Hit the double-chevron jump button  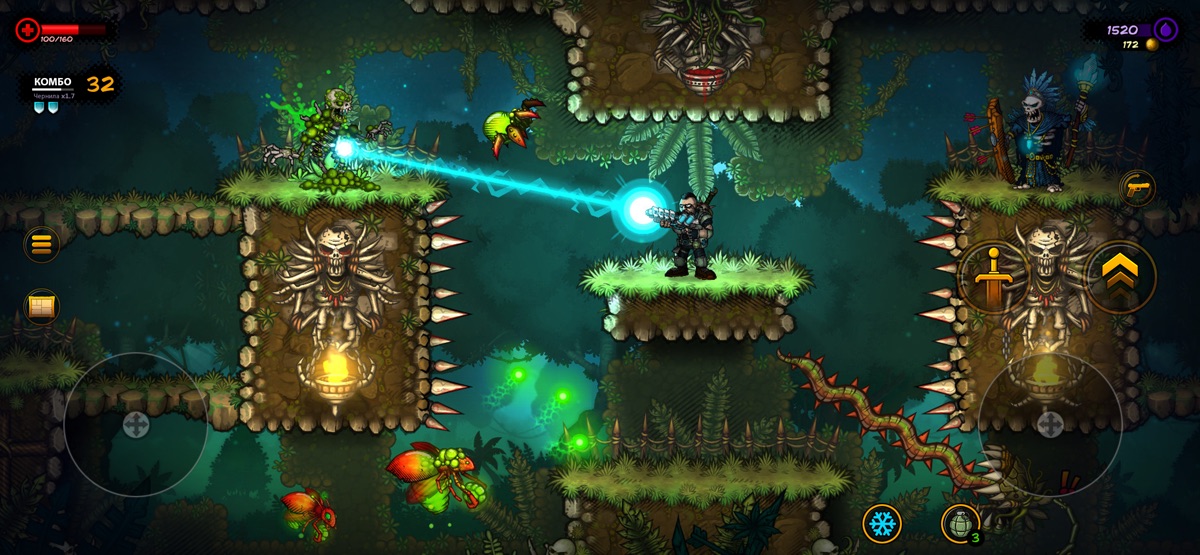pos(1120,277)
